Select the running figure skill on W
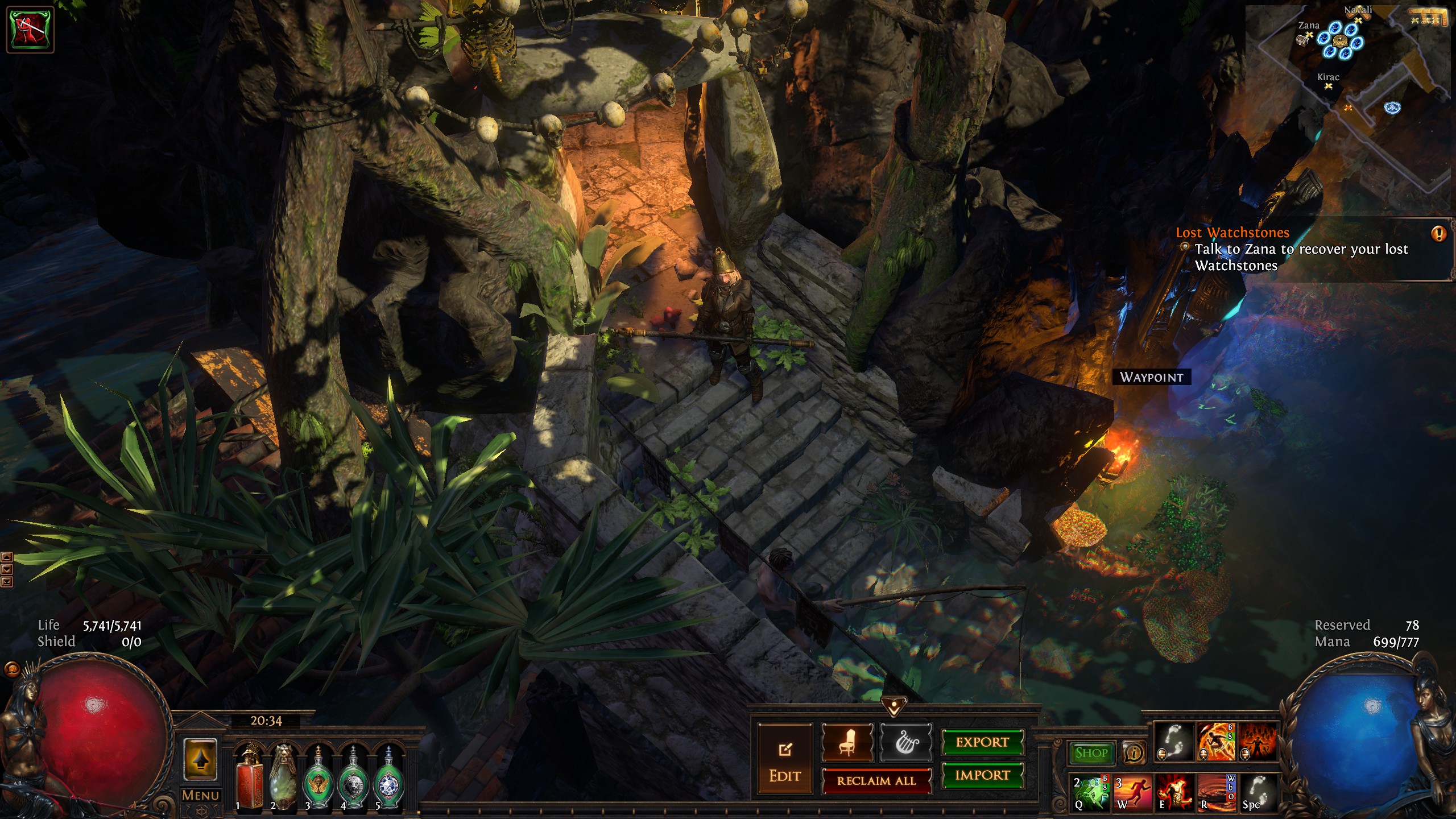1456x819 pixels. click(1132, 792)
